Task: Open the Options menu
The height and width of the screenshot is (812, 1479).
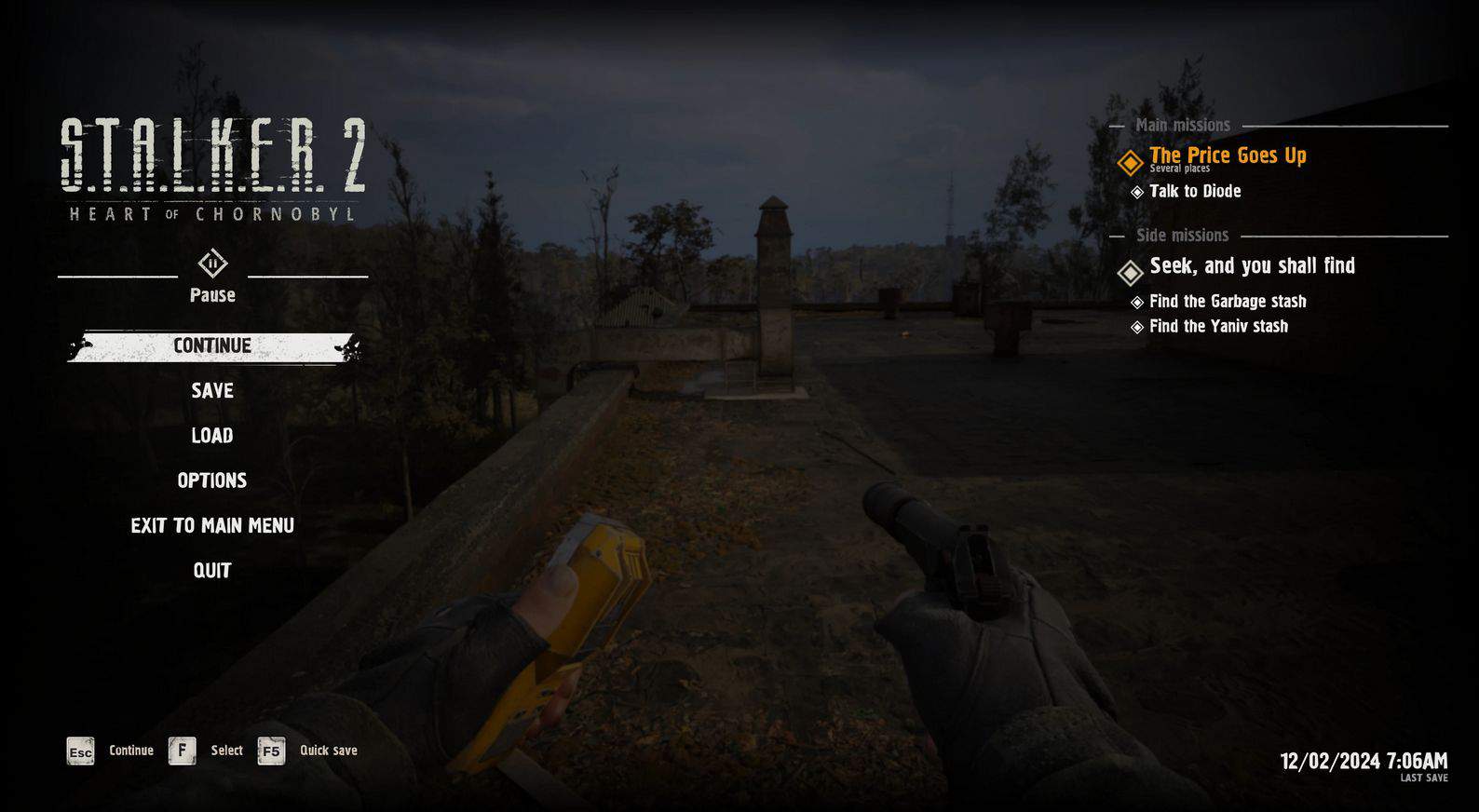Action: tap(212, 480)
